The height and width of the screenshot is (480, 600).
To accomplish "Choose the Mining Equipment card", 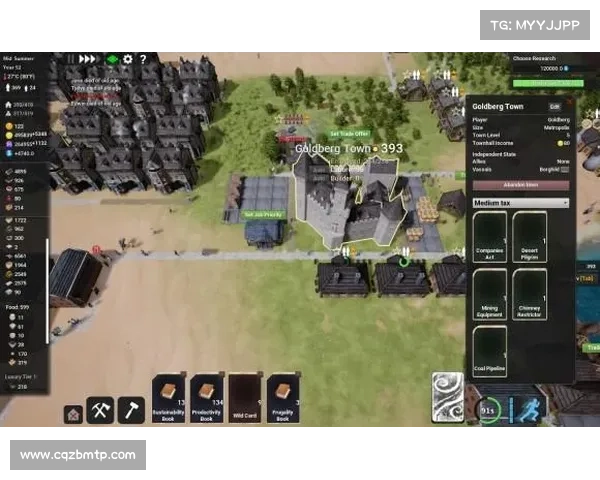I will coord(491,295).
